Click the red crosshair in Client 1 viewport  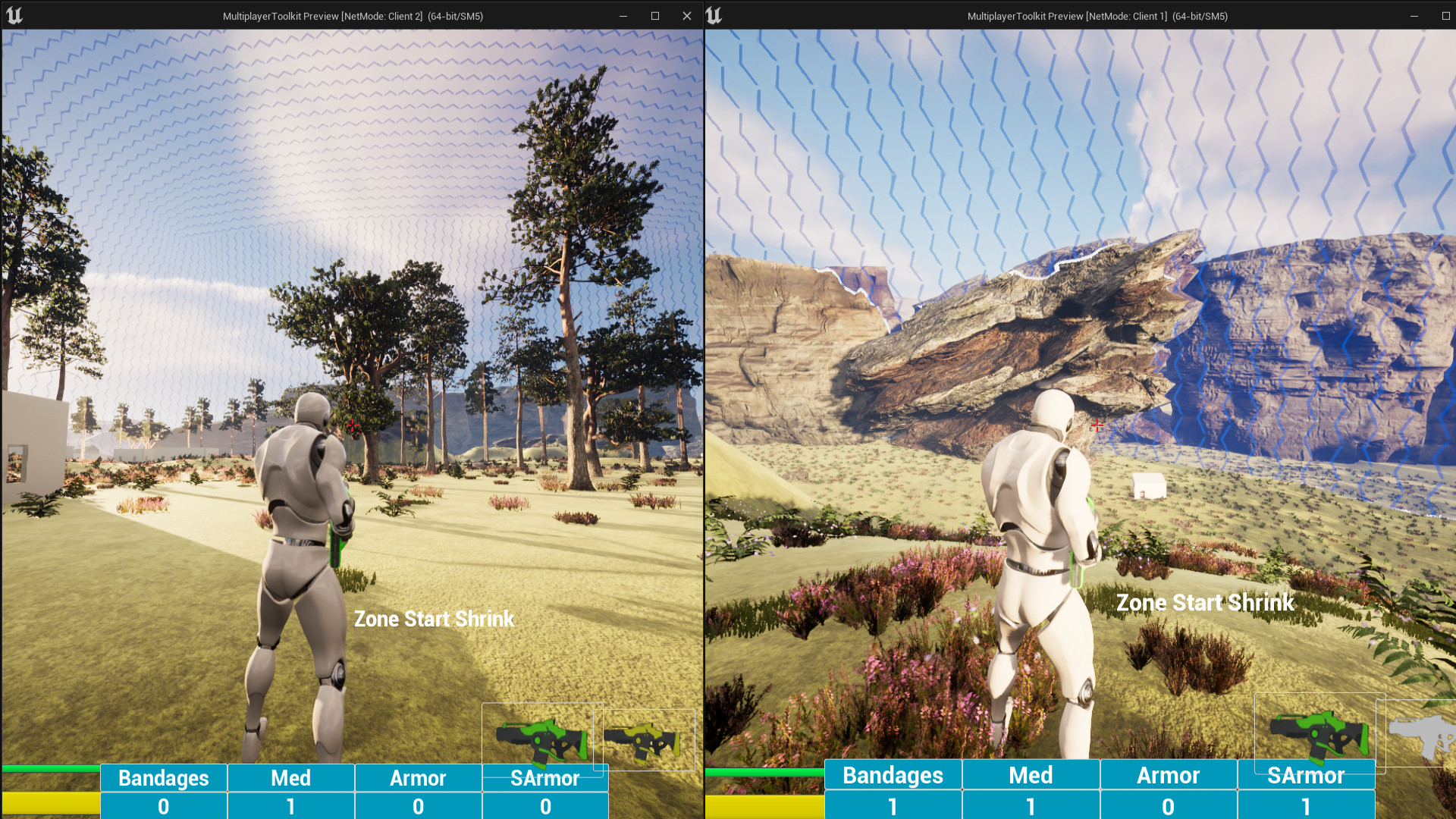point(1097,427)
